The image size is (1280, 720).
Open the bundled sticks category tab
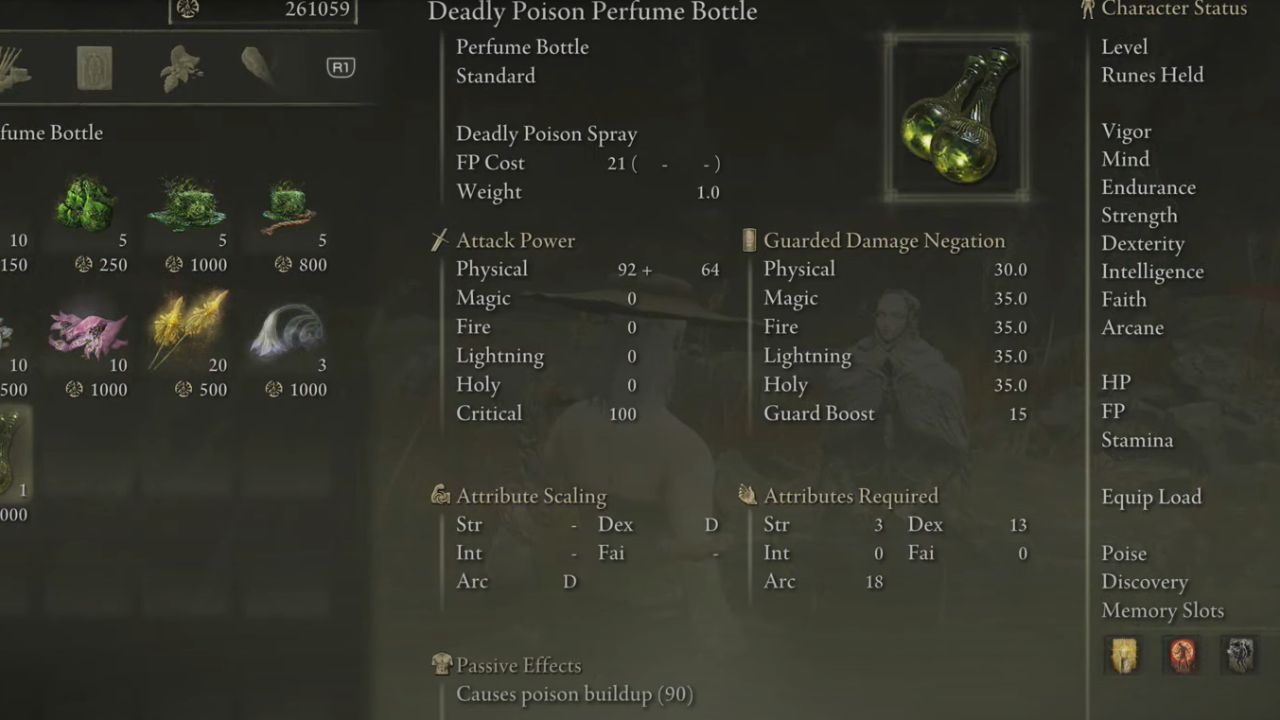pyautogui.click(x=12, y=68)
